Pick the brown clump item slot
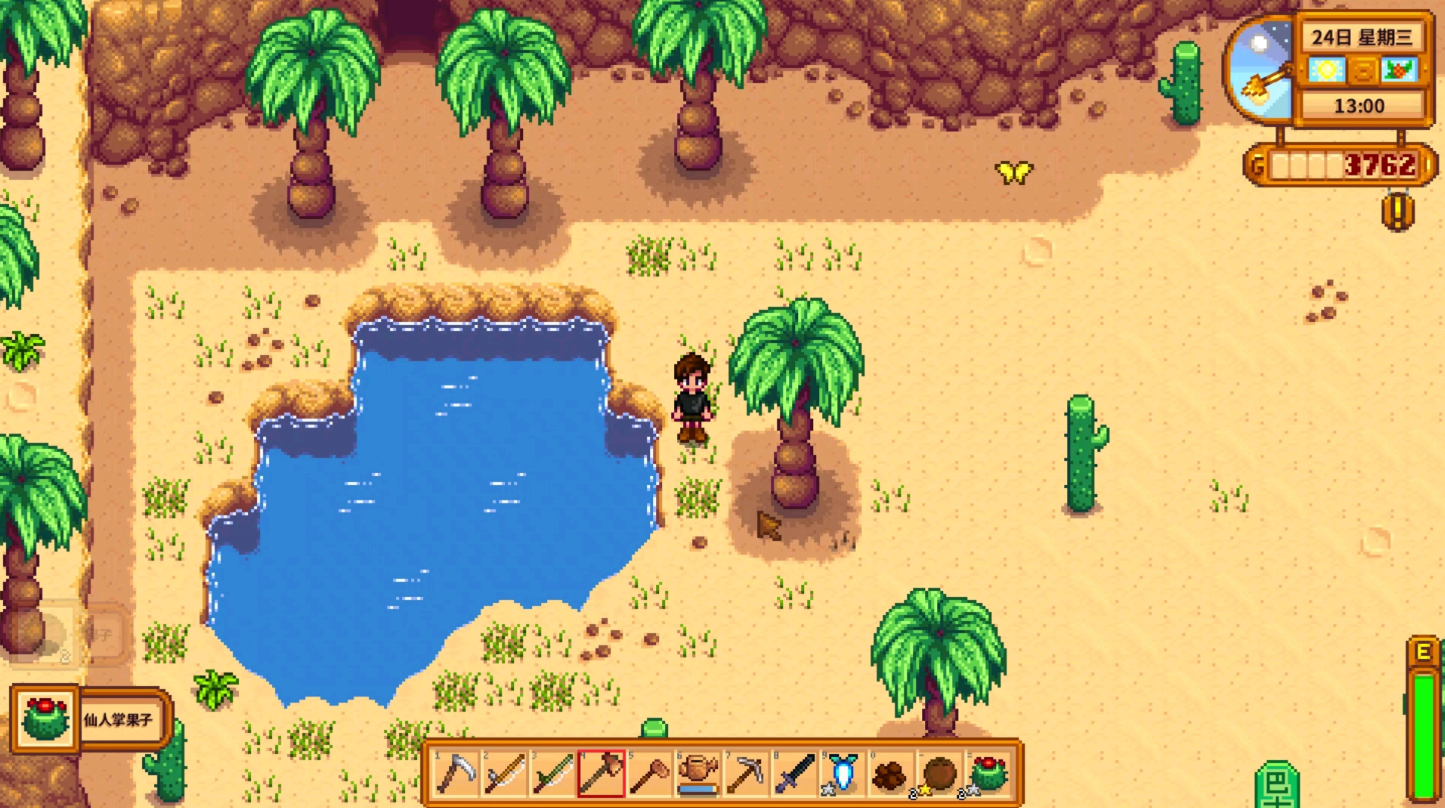The width and height of the screenshot is (1445, 808). tap(891, 773)
